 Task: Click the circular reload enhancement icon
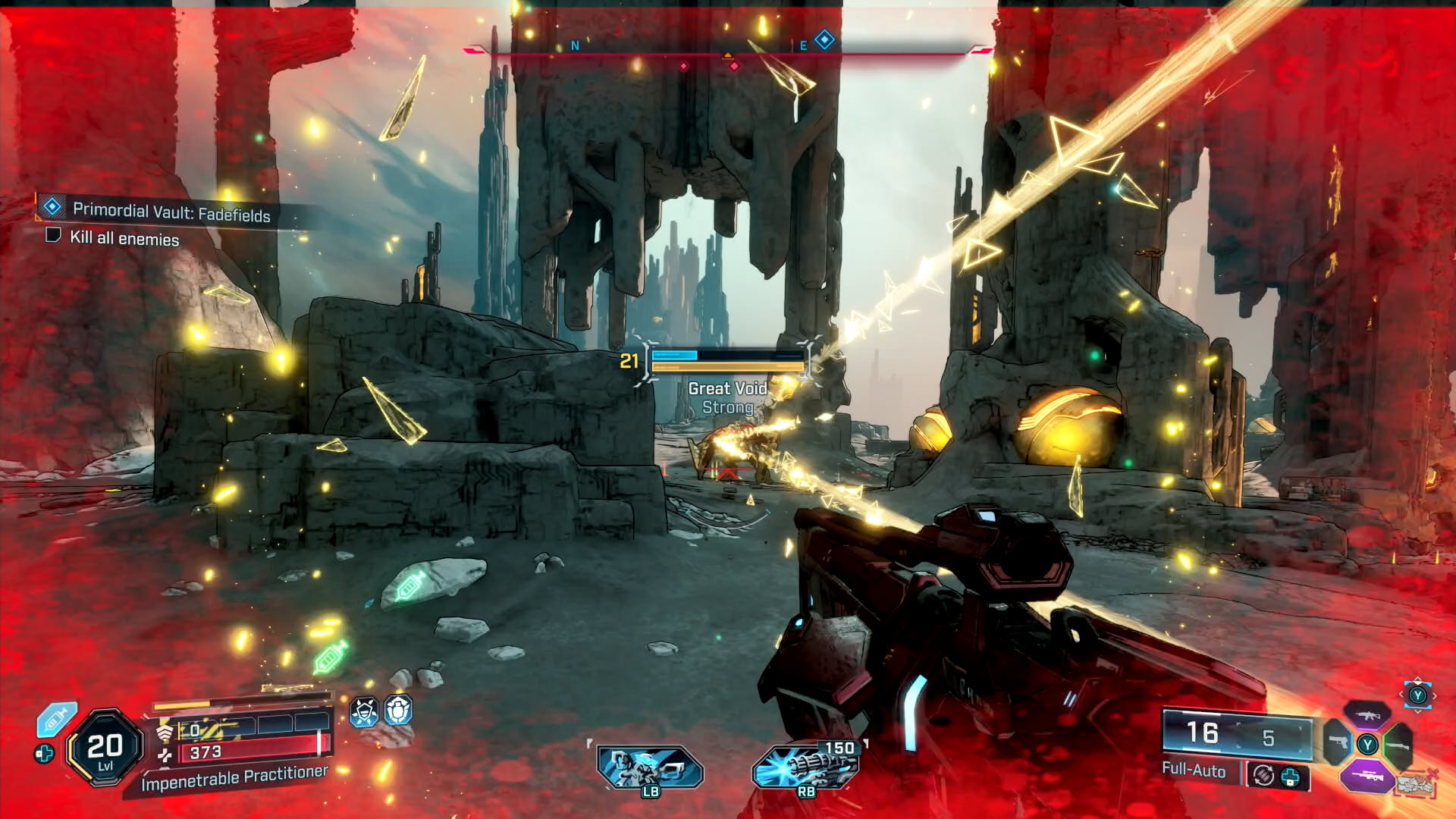point(1263,775)
